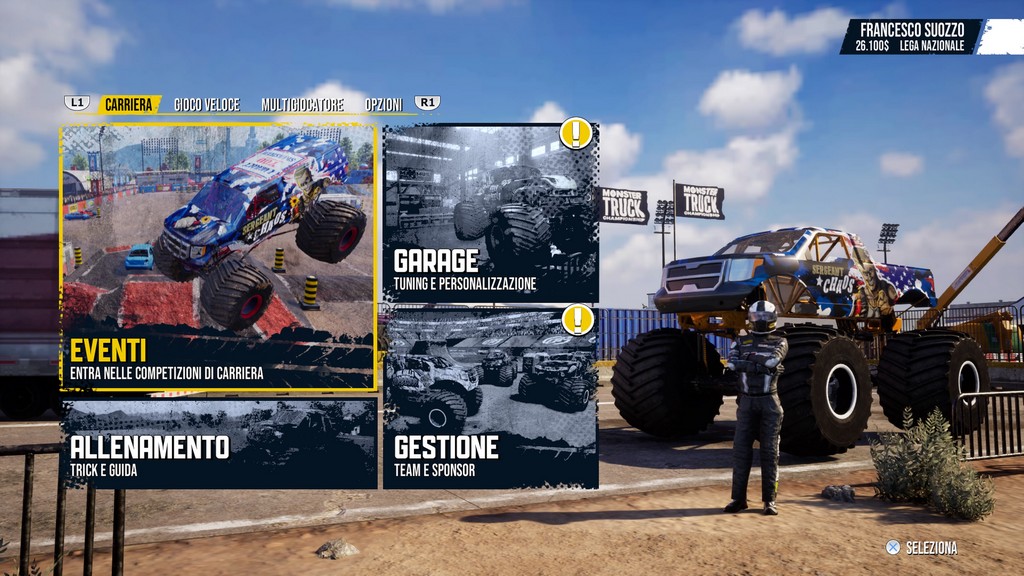This screenshot has width=1024, height=576.
Task: Open Gestione team and sponsor tile
Action: 490,398
